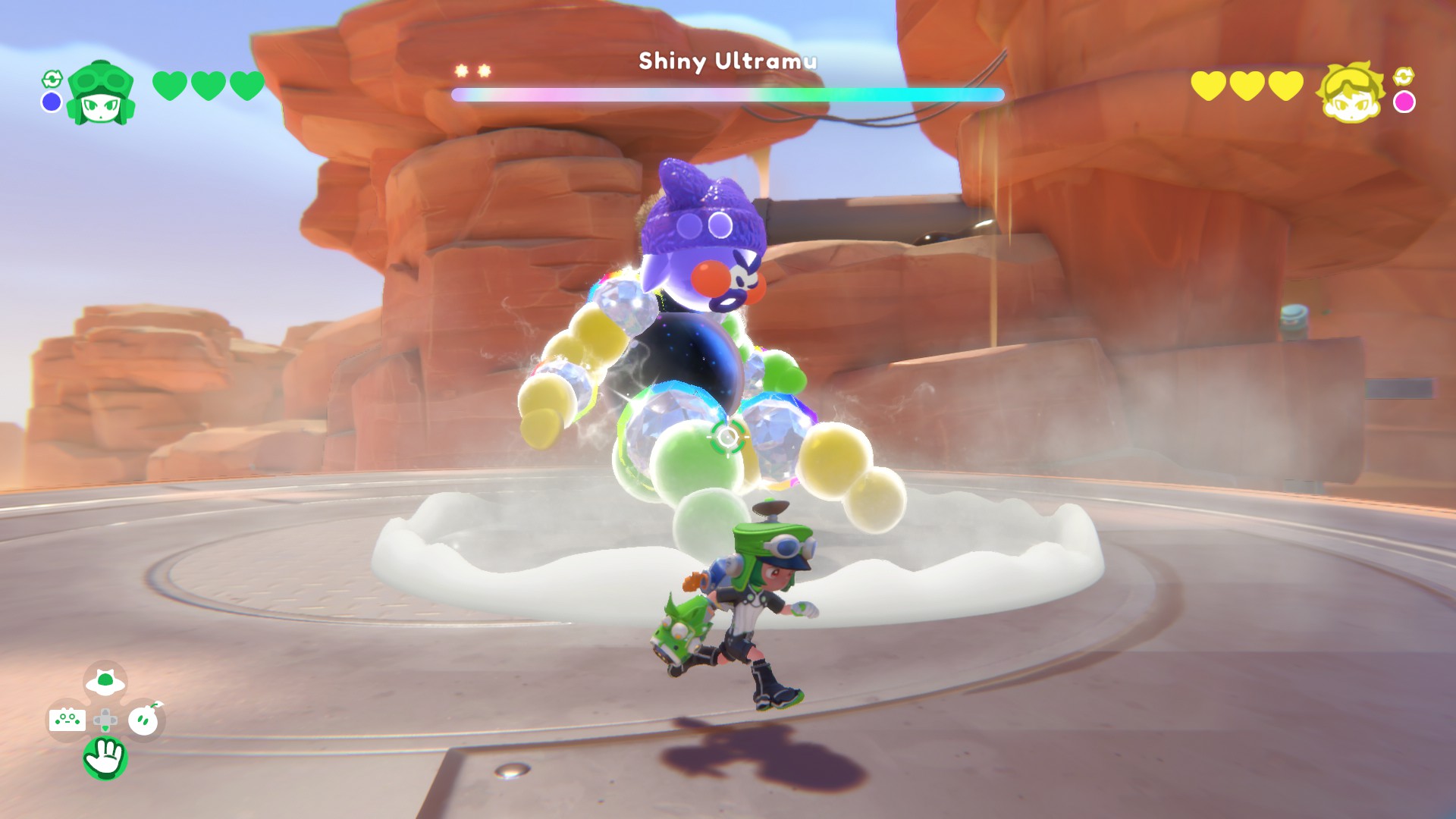
Task: Select the flying saucer hat icon
Action: pos(105,682)
